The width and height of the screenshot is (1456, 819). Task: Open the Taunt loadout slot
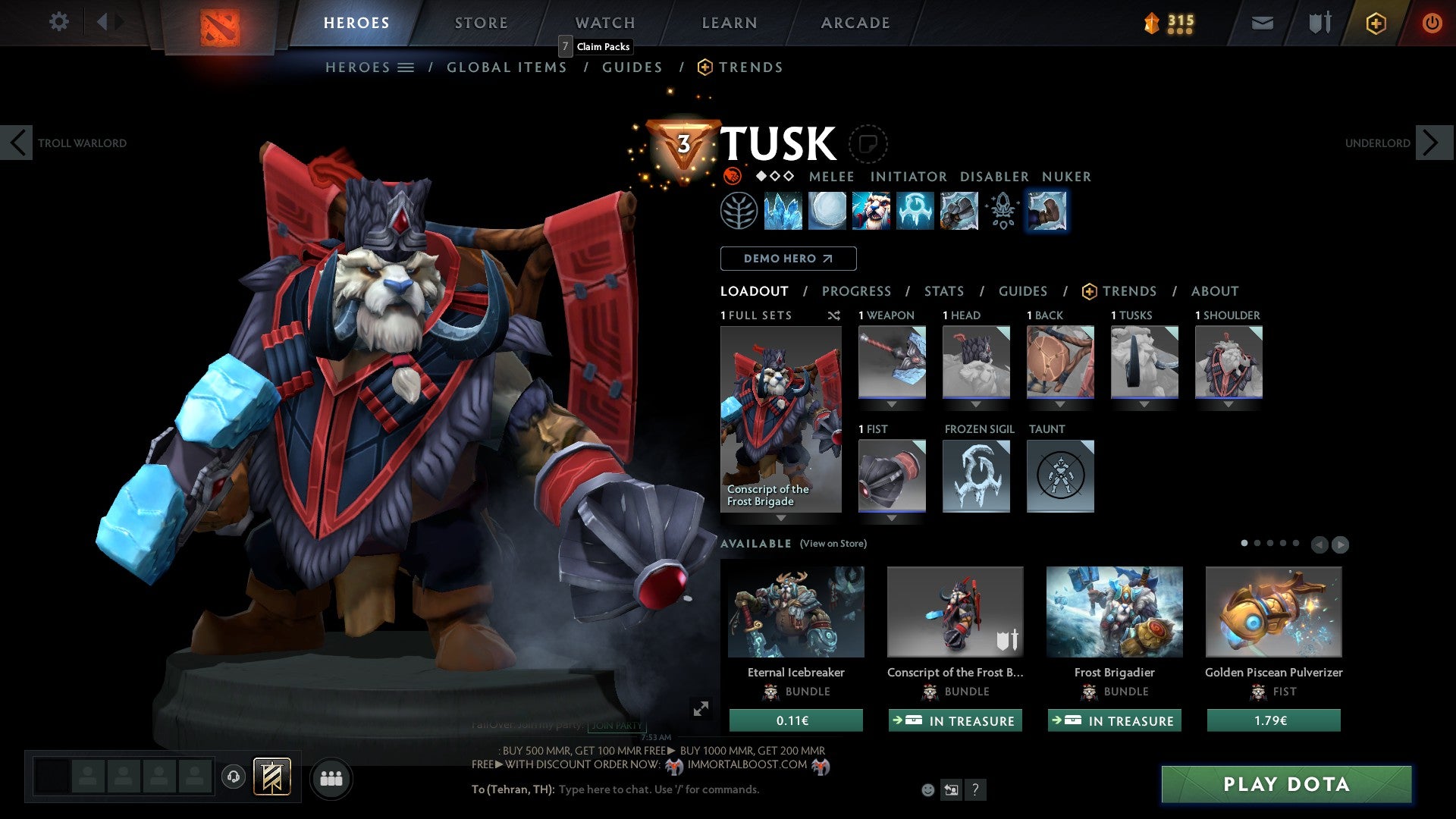click(1060, 476)
